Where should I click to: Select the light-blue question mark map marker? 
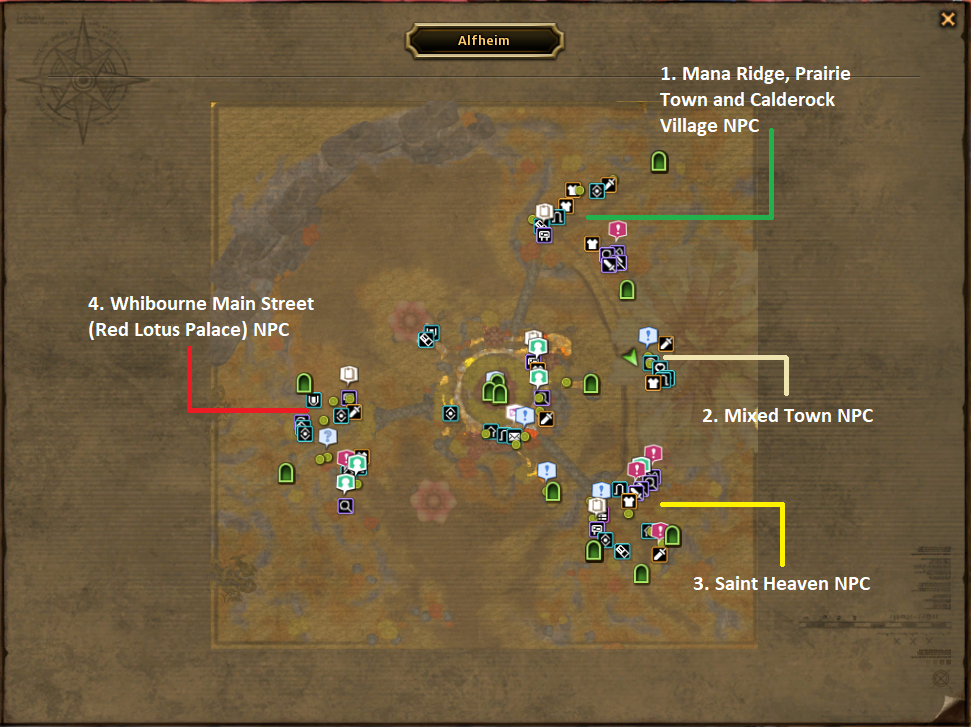tap(327, 437)
